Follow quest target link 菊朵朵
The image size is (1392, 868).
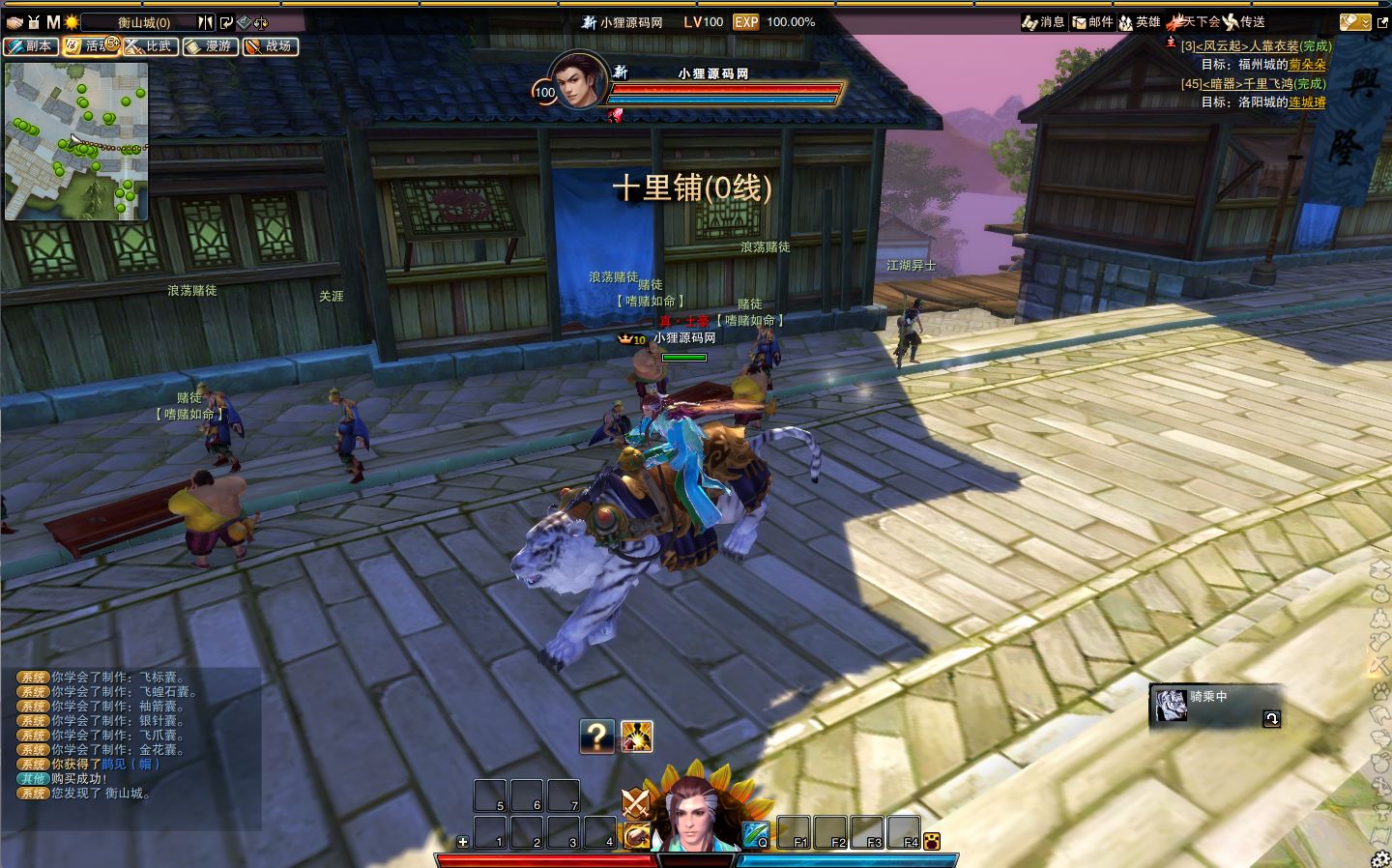coord(1307,65)
